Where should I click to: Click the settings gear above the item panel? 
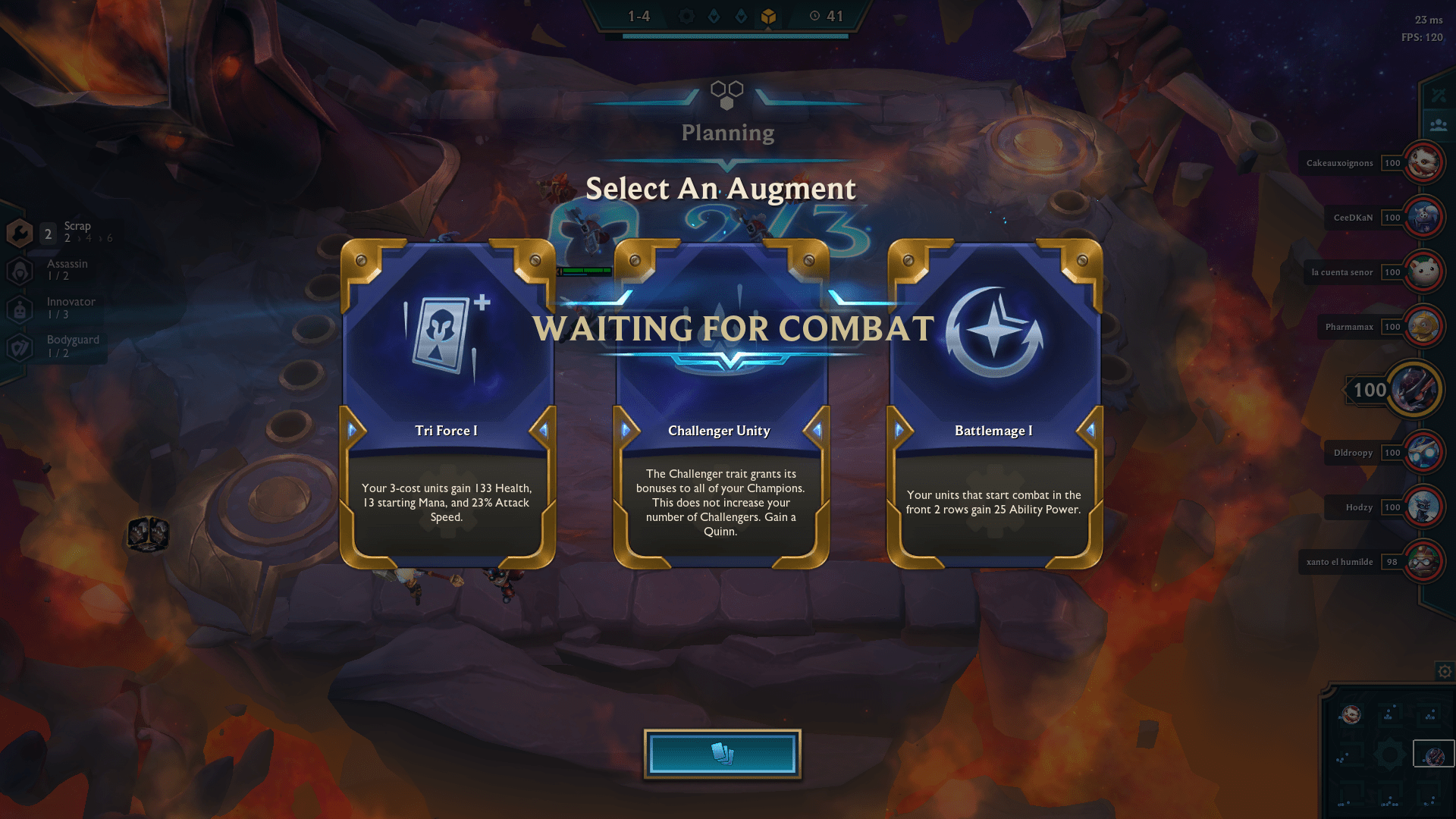1445,671
